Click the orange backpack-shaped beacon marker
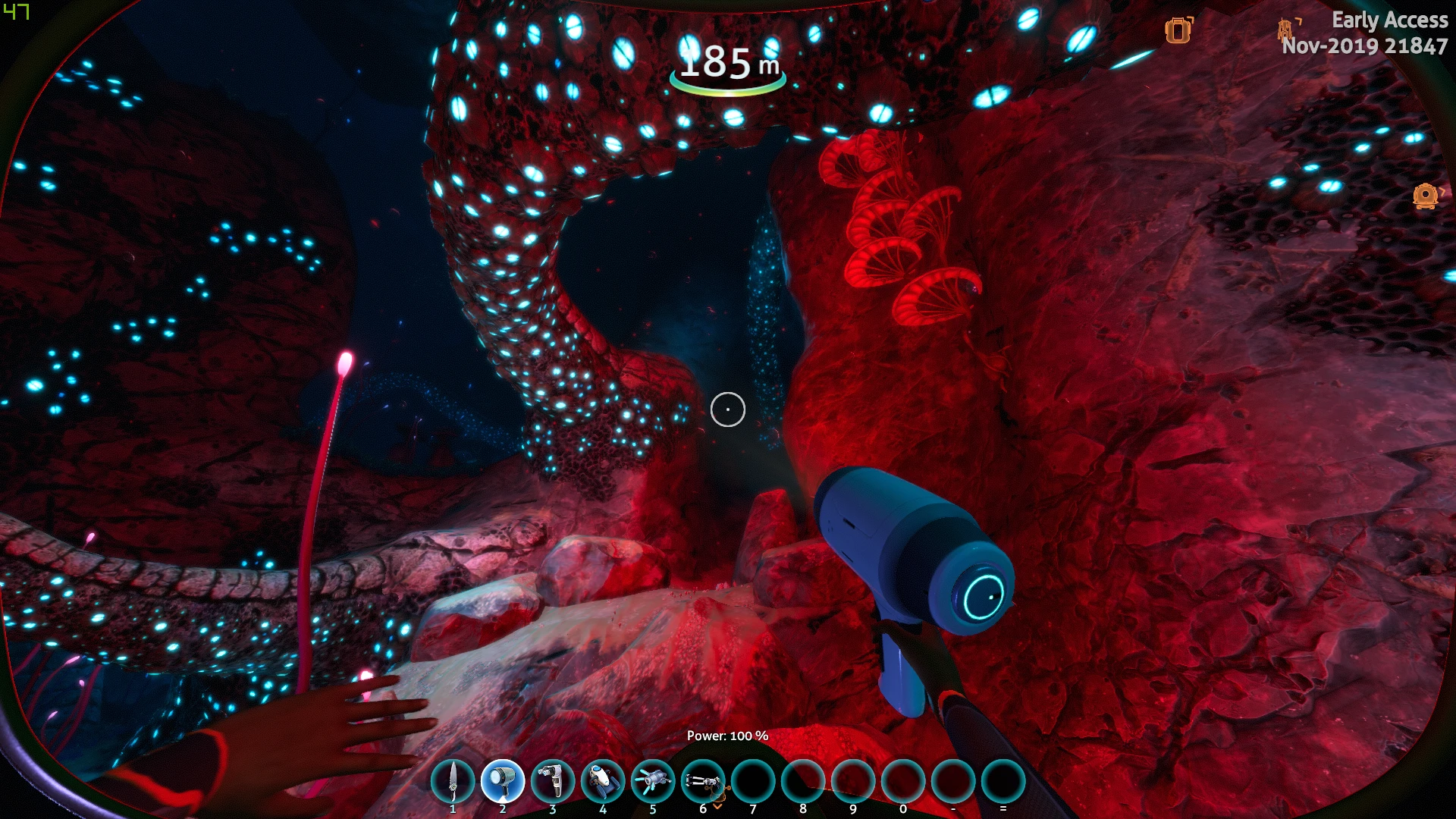 click(1178, 30)
